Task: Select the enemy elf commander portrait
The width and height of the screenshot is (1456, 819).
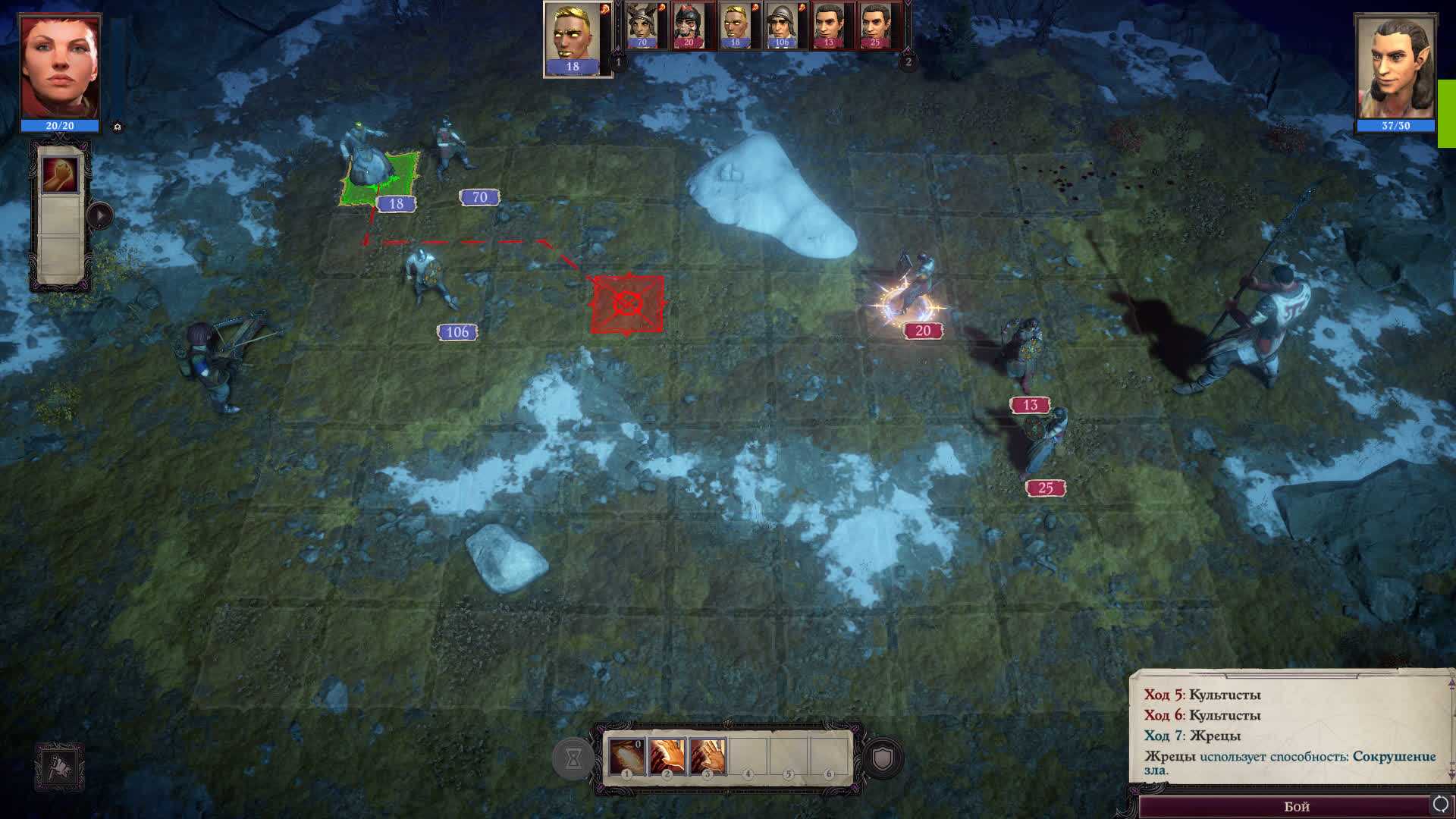Action: tap(1395, 68)
